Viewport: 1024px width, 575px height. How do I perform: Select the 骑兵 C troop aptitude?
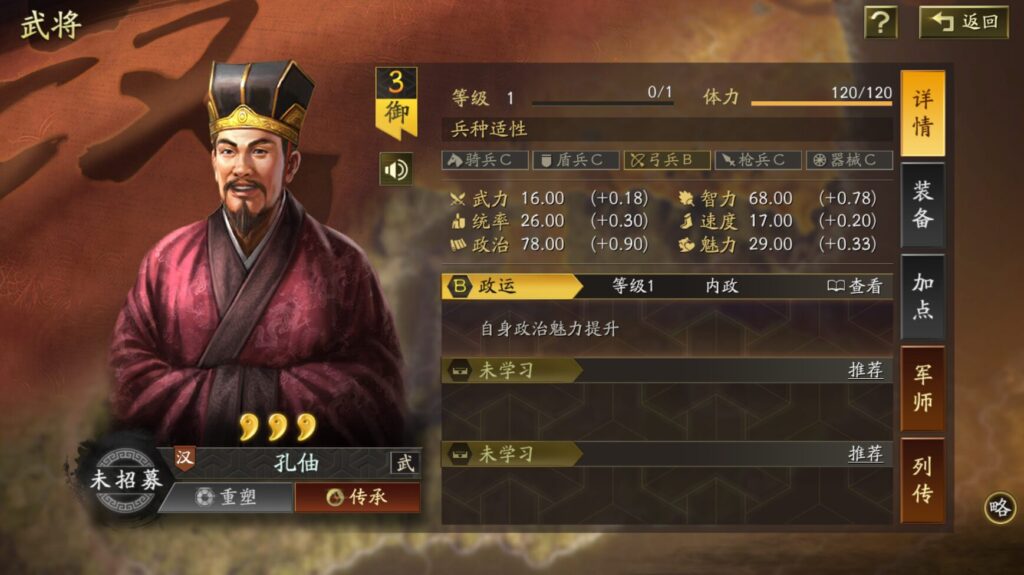coord(485,160)
